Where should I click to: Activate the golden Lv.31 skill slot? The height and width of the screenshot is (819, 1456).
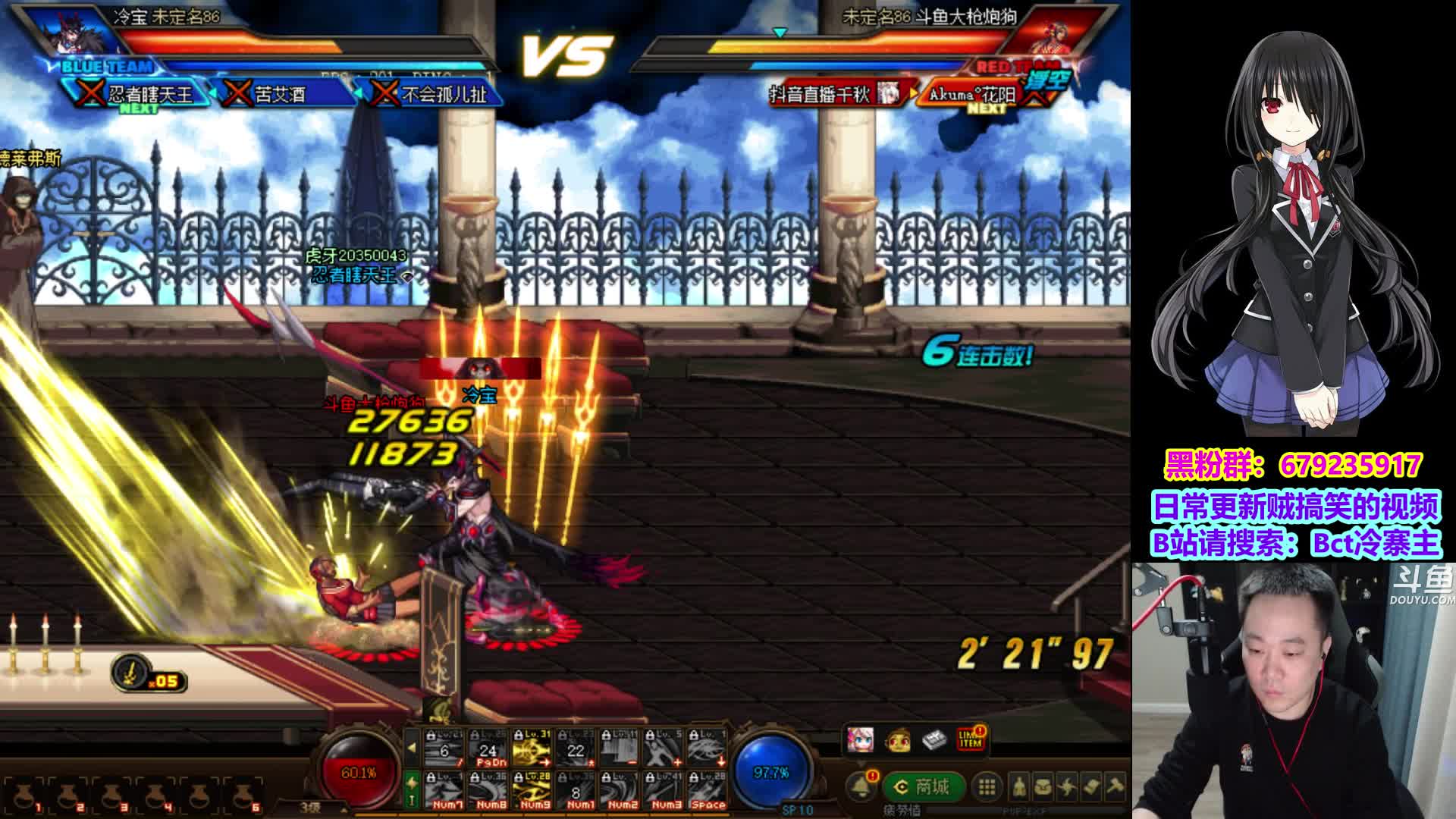pyautogui.click(x=531, y=748)
